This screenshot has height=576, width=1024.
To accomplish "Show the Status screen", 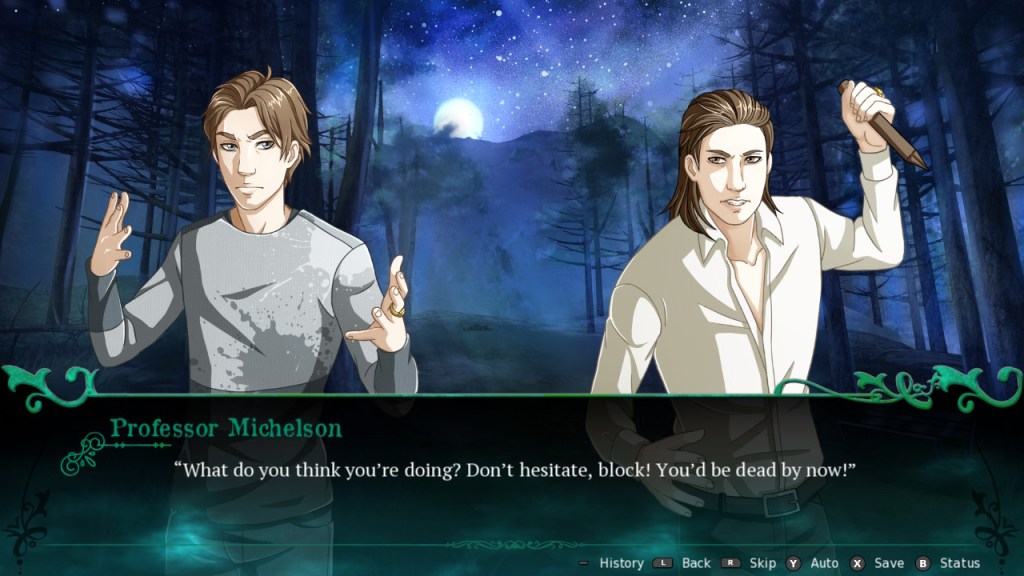I will click(959, 563).
